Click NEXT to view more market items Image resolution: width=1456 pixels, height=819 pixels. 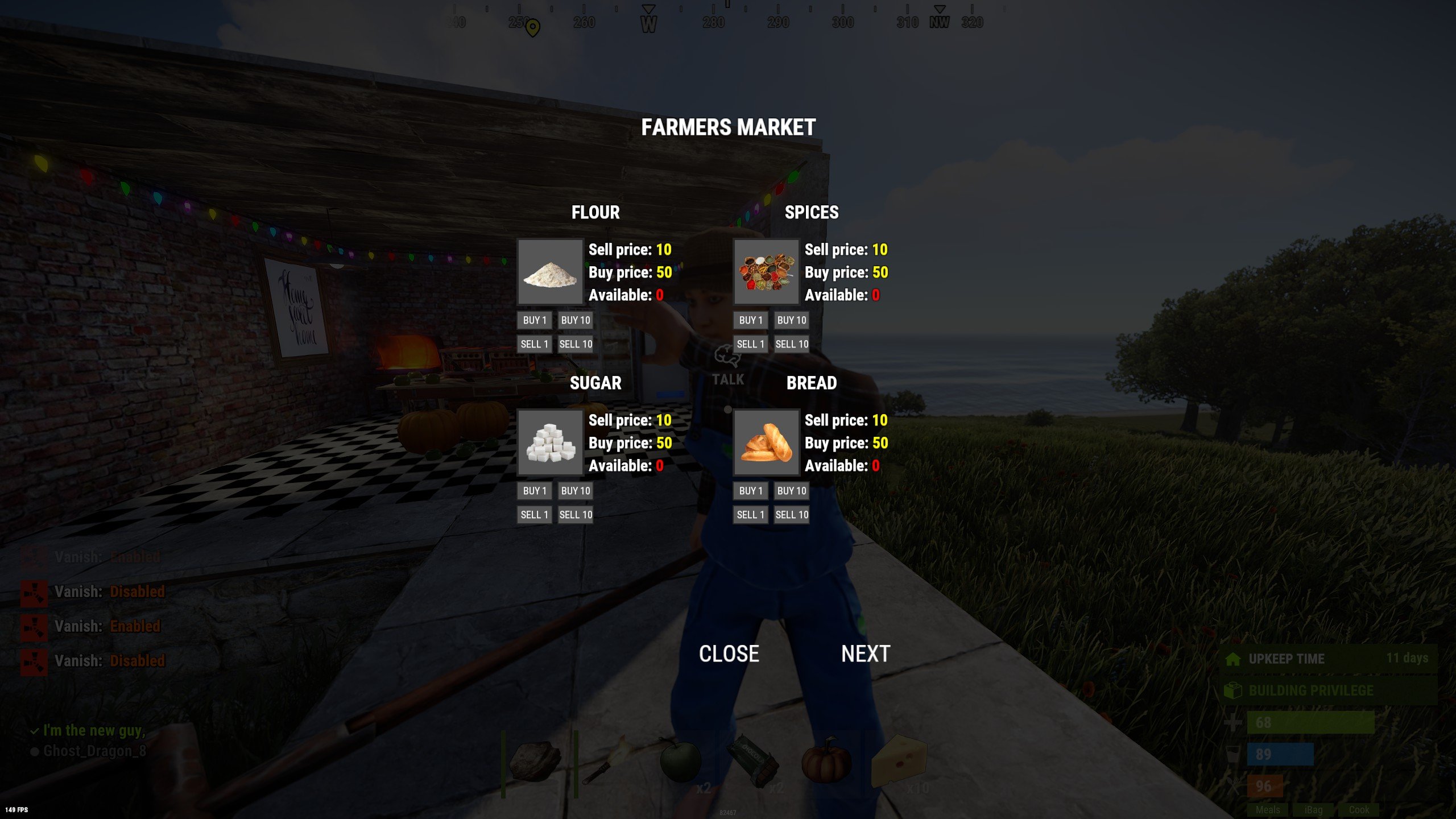[x=866, y=653]
